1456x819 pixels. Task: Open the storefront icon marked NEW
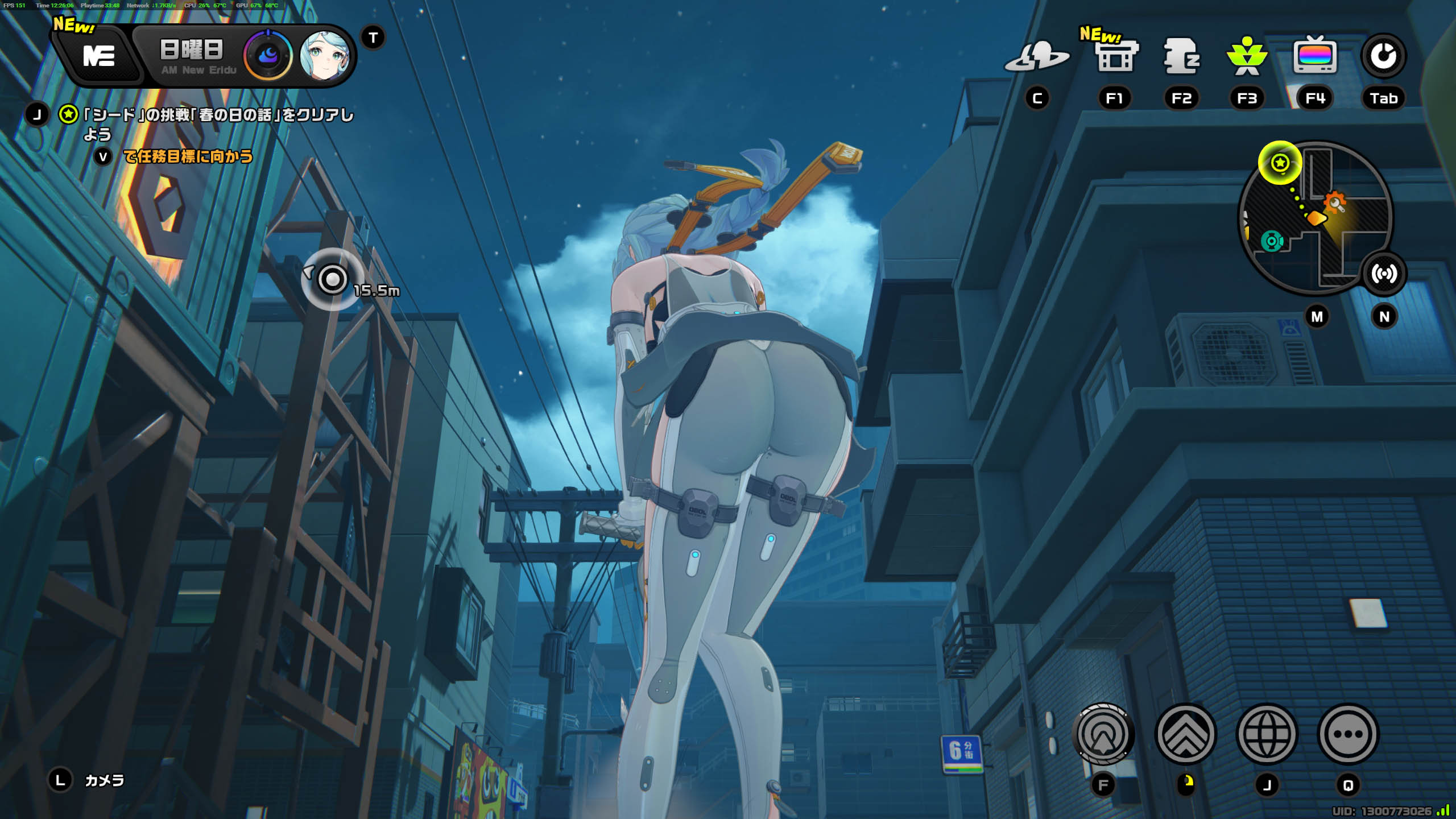coord(1116,56)
